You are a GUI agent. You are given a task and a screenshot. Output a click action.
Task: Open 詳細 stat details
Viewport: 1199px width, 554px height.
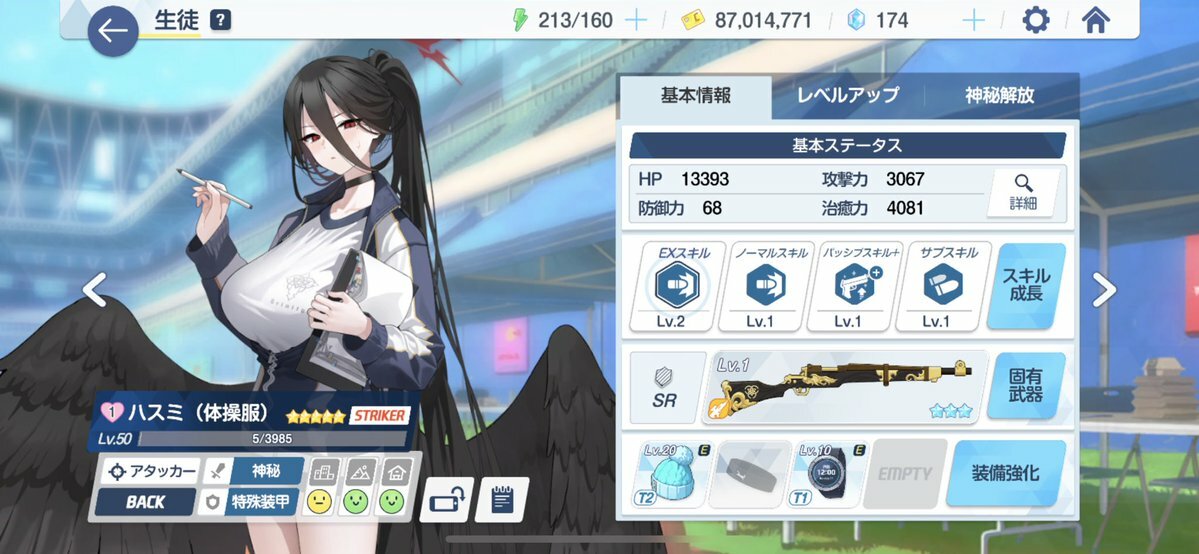(1023, 191)
